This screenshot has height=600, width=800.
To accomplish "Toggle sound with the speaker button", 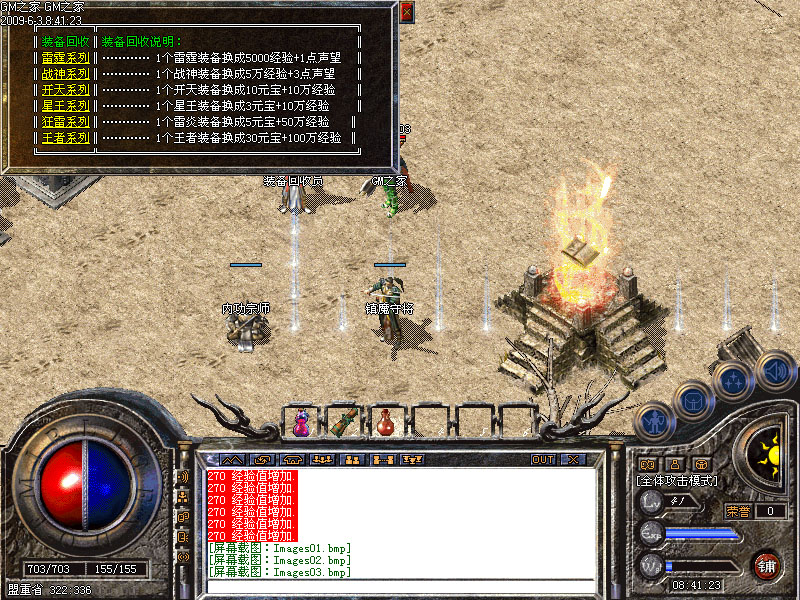I will point(774,368).
